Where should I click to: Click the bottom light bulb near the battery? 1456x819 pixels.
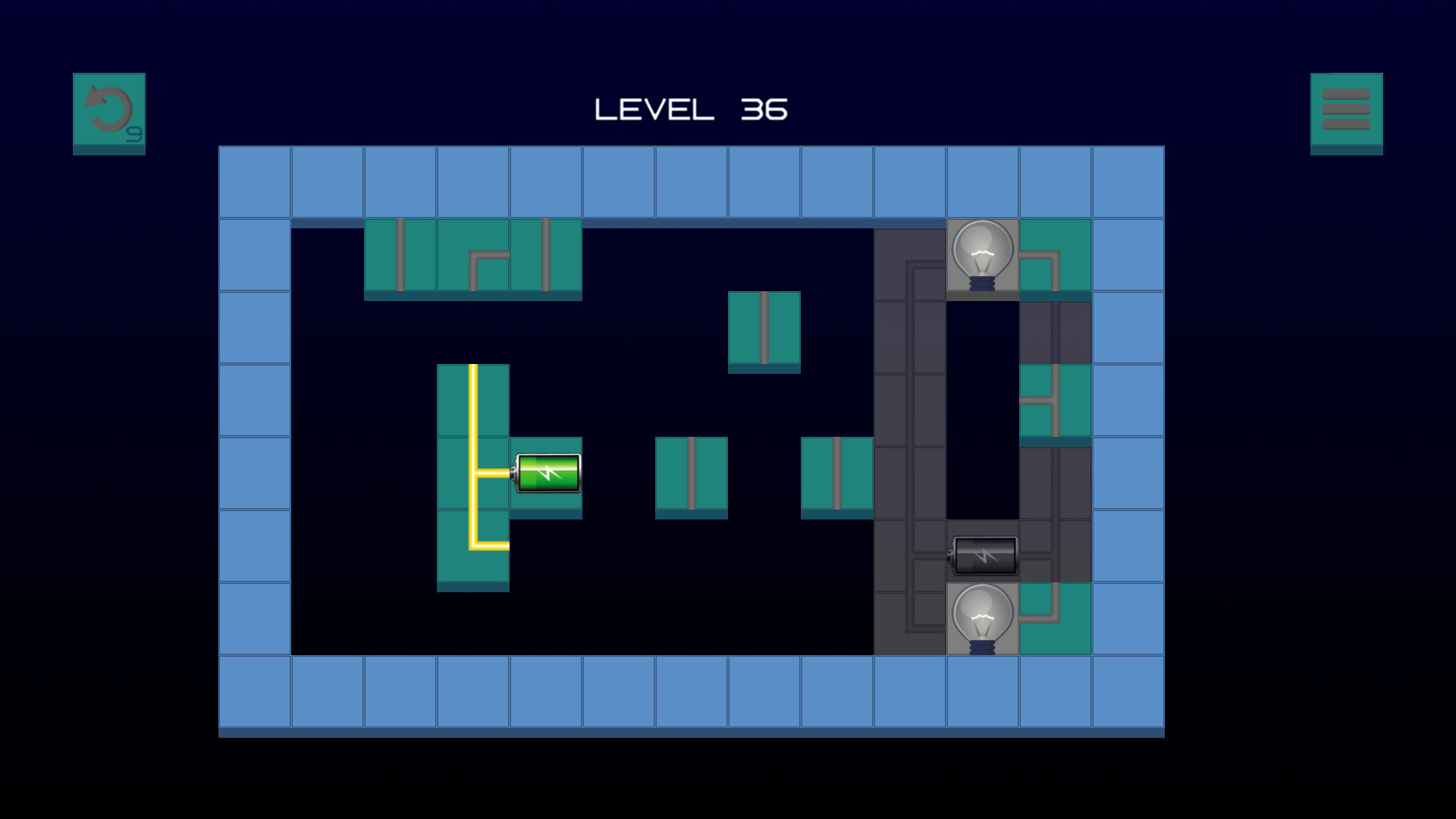click(981, 620)
